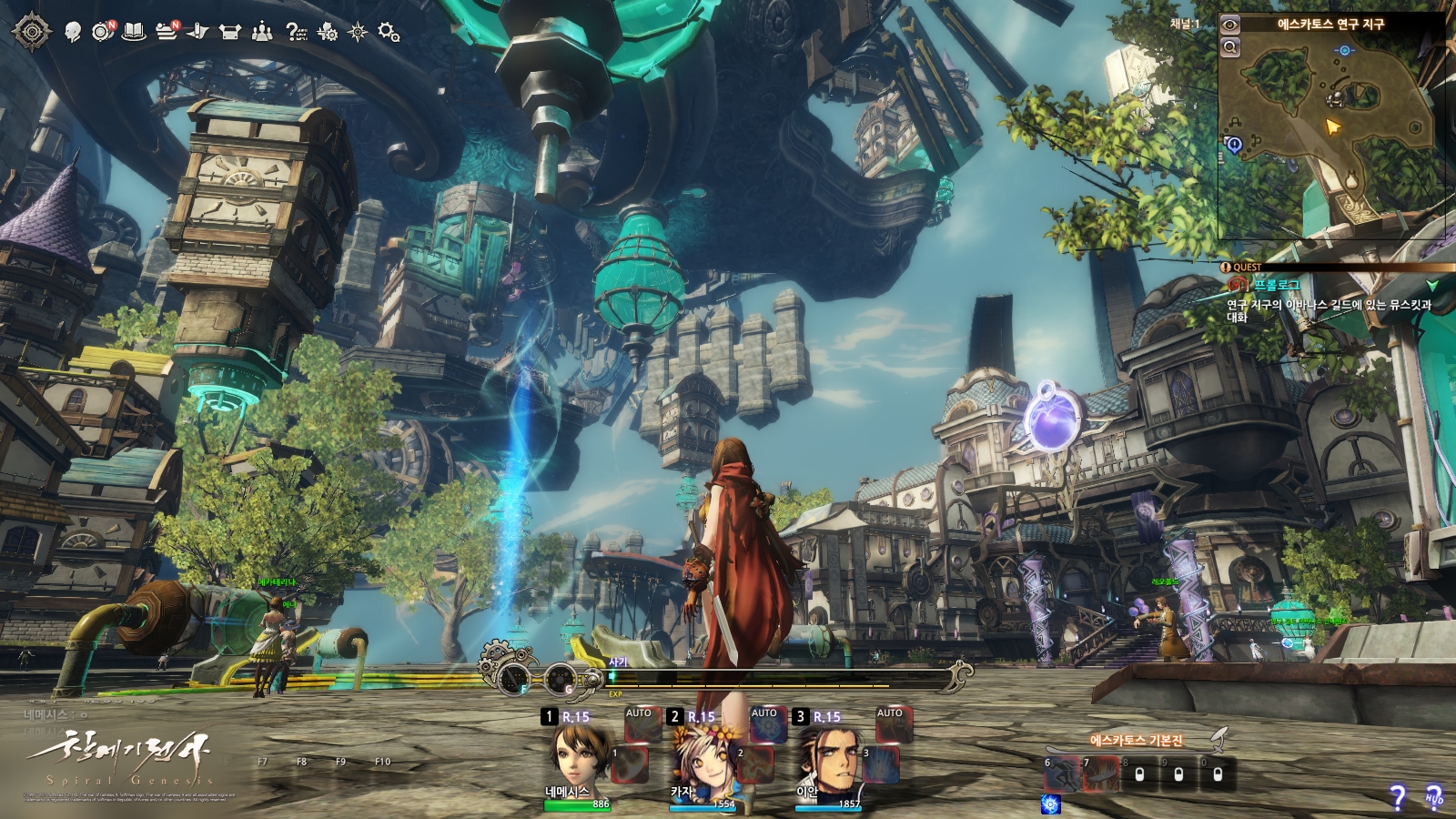Image resolution: width=1456 pixels, height=819 pixels.
Task: Click the blue swirl buff icon
Action: pyautogui.click(x=1050, y=804)
